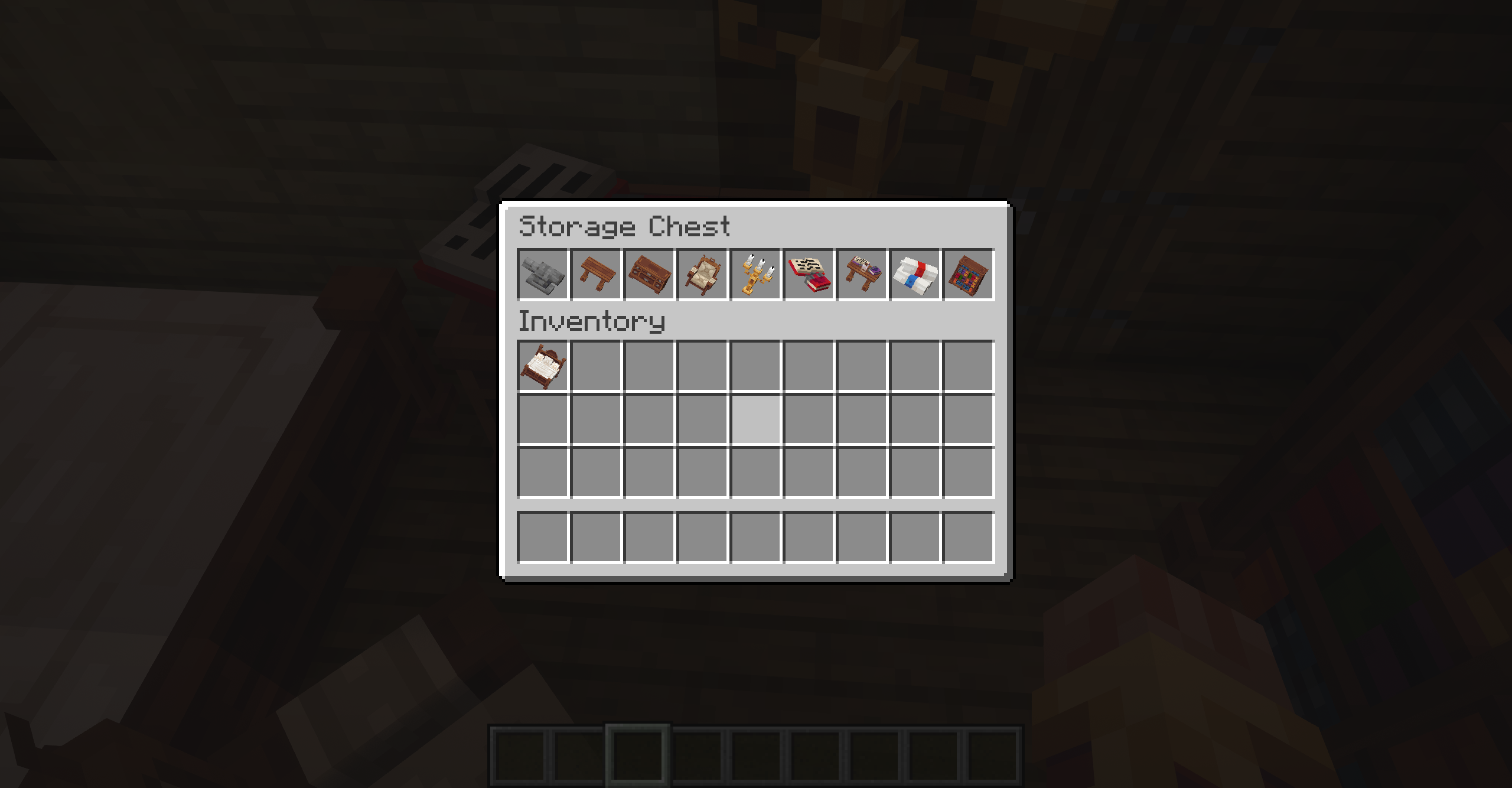
Task: Pick up the drawer dresser item
Action: (x=650, y=275)
